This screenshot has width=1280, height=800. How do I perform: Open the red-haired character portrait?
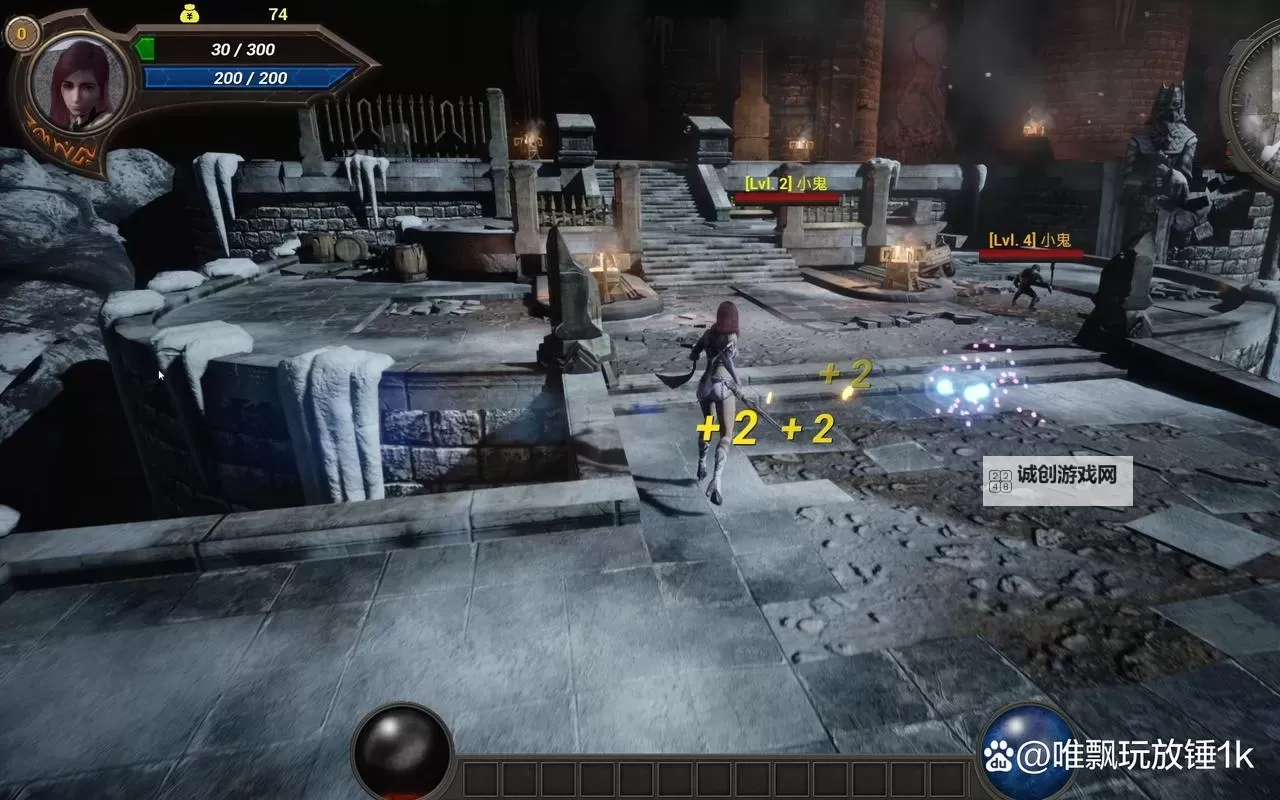coord(79,84)
